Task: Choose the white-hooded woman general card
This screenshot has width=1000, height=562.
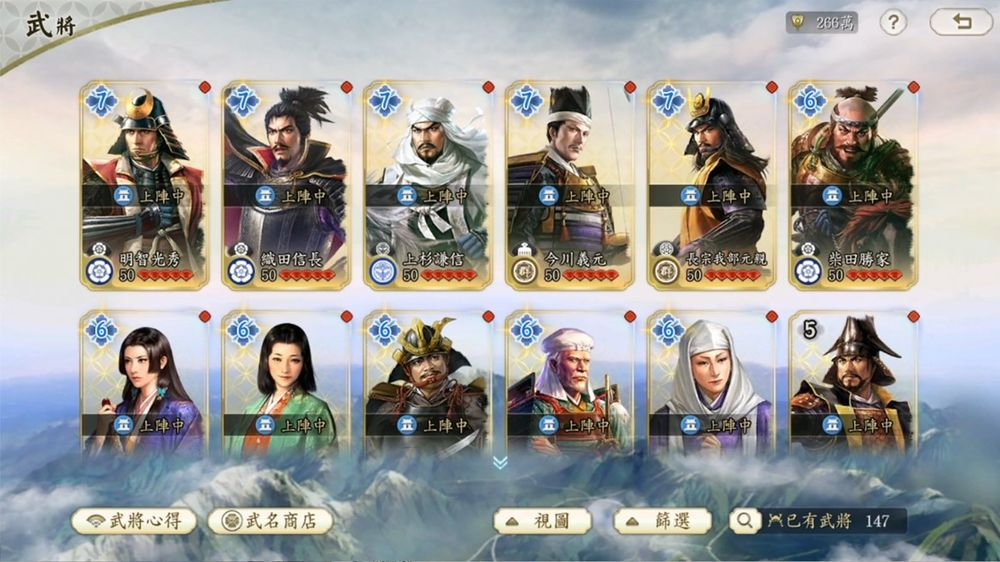Action: (x=712, y=385)
